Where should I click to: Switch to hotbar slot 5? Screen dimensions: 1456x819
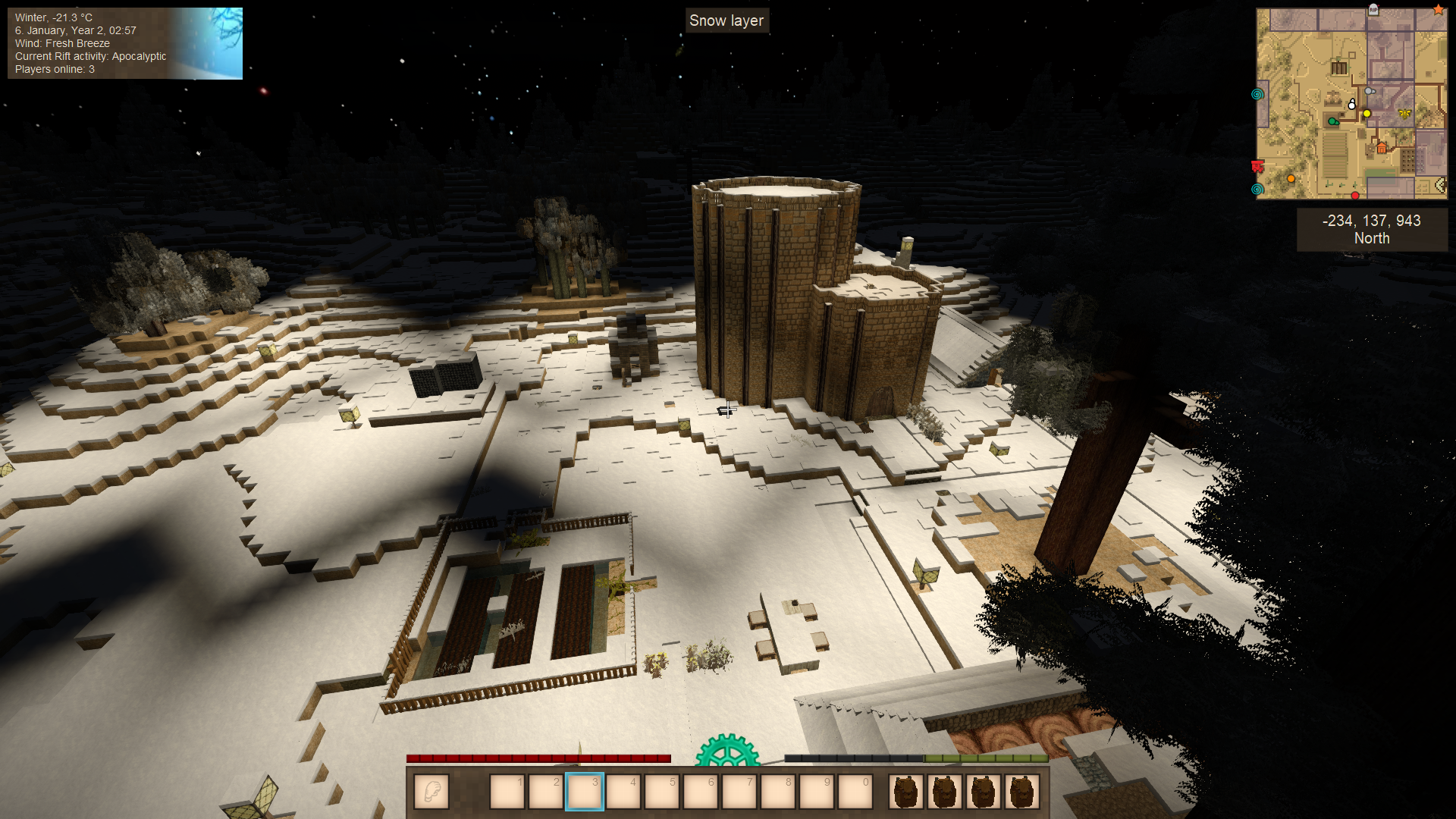pos(662,792)
